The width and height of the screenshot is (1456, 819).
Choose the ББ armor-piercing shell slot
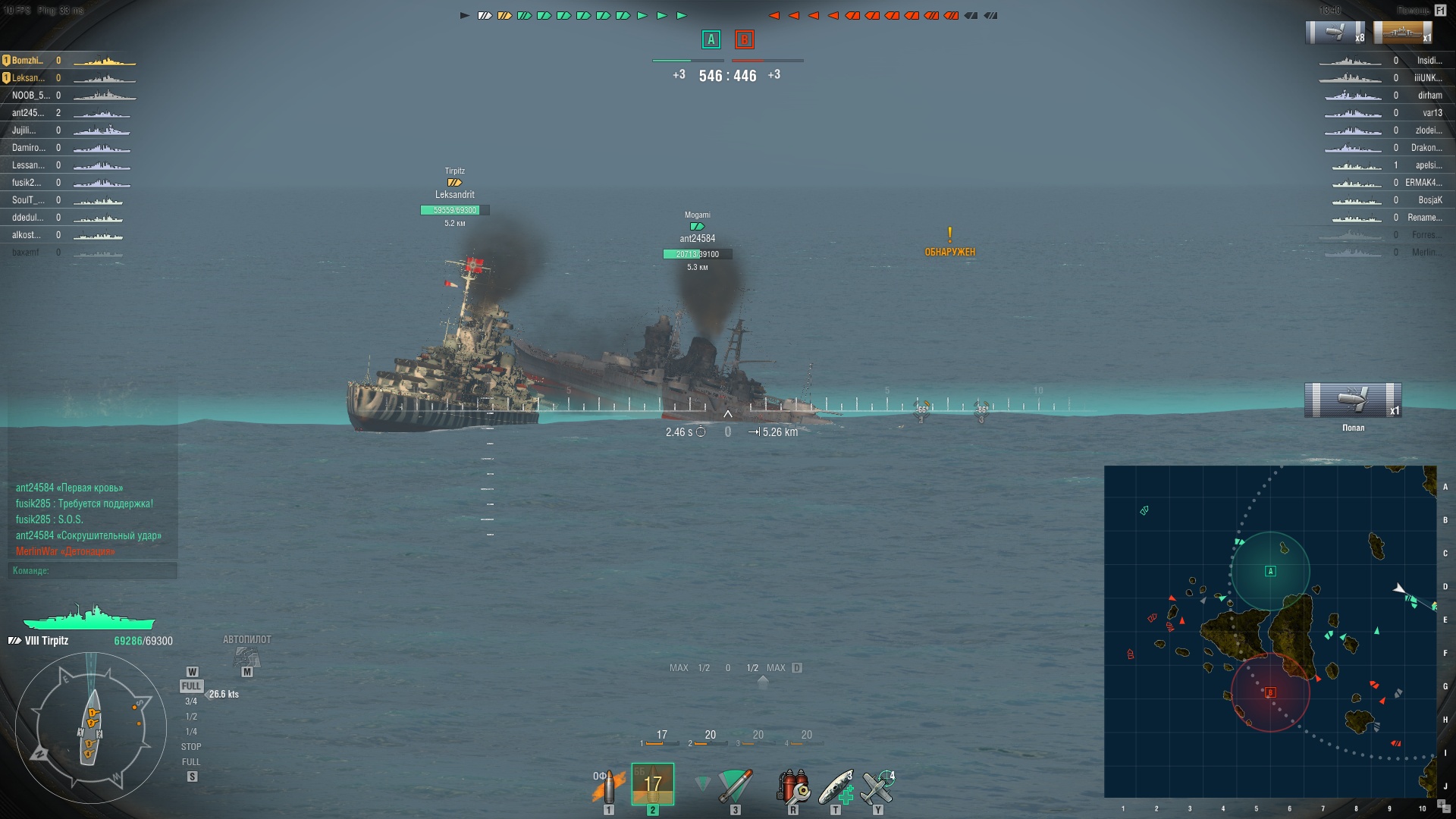(652, 785)
